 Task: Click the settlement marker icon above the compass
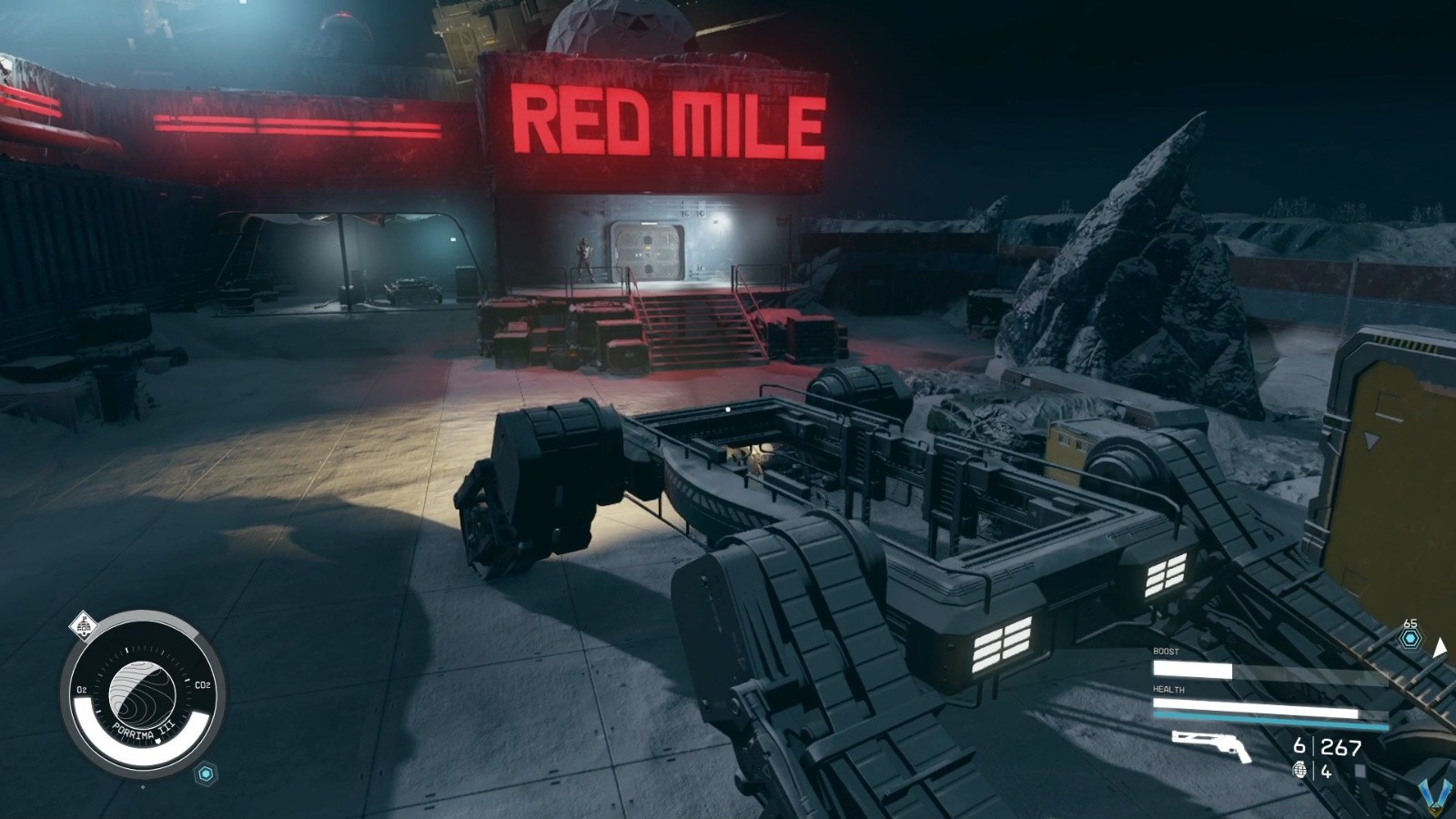coord(85,623)
